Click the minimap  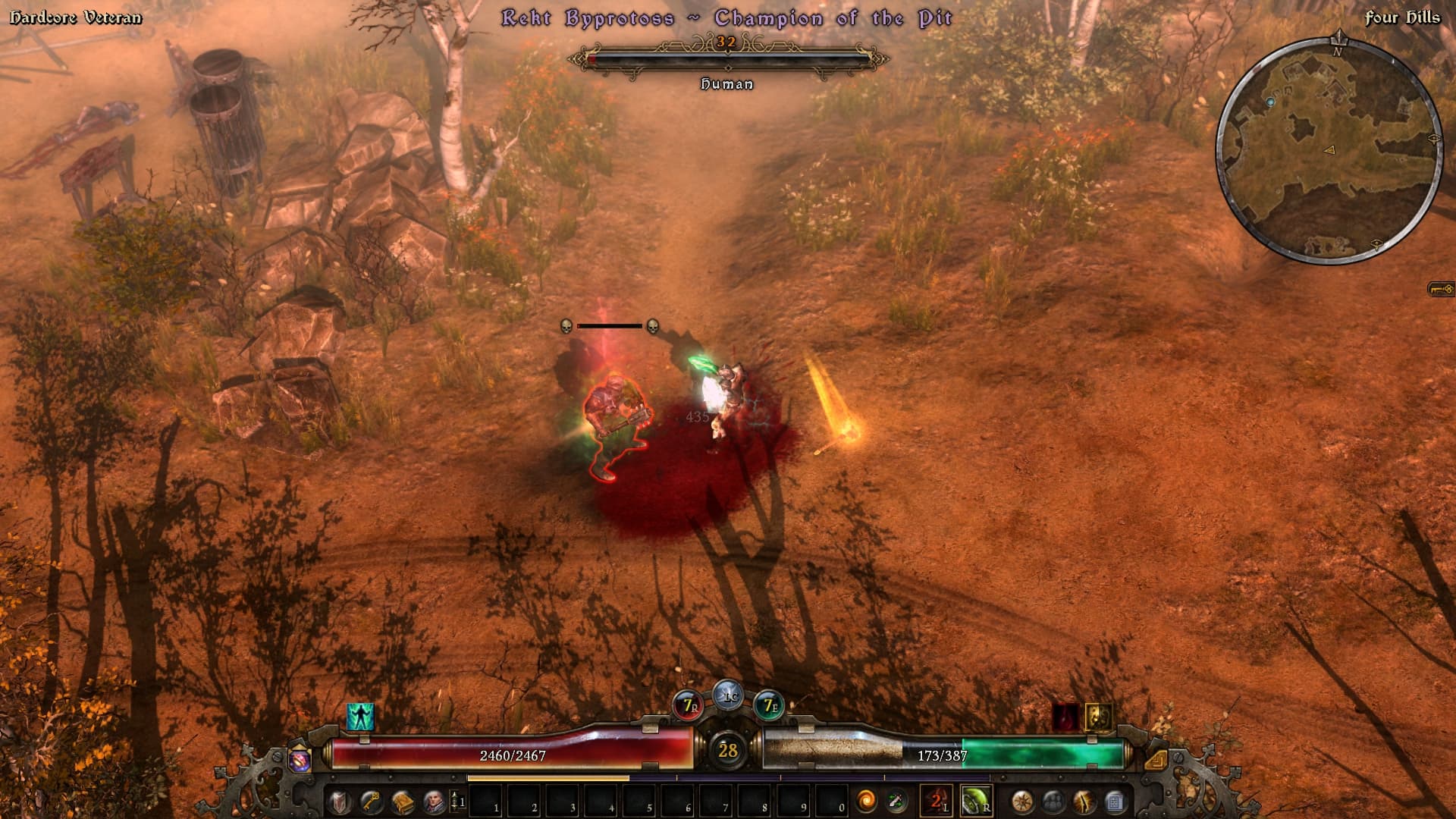[1329, 150]
